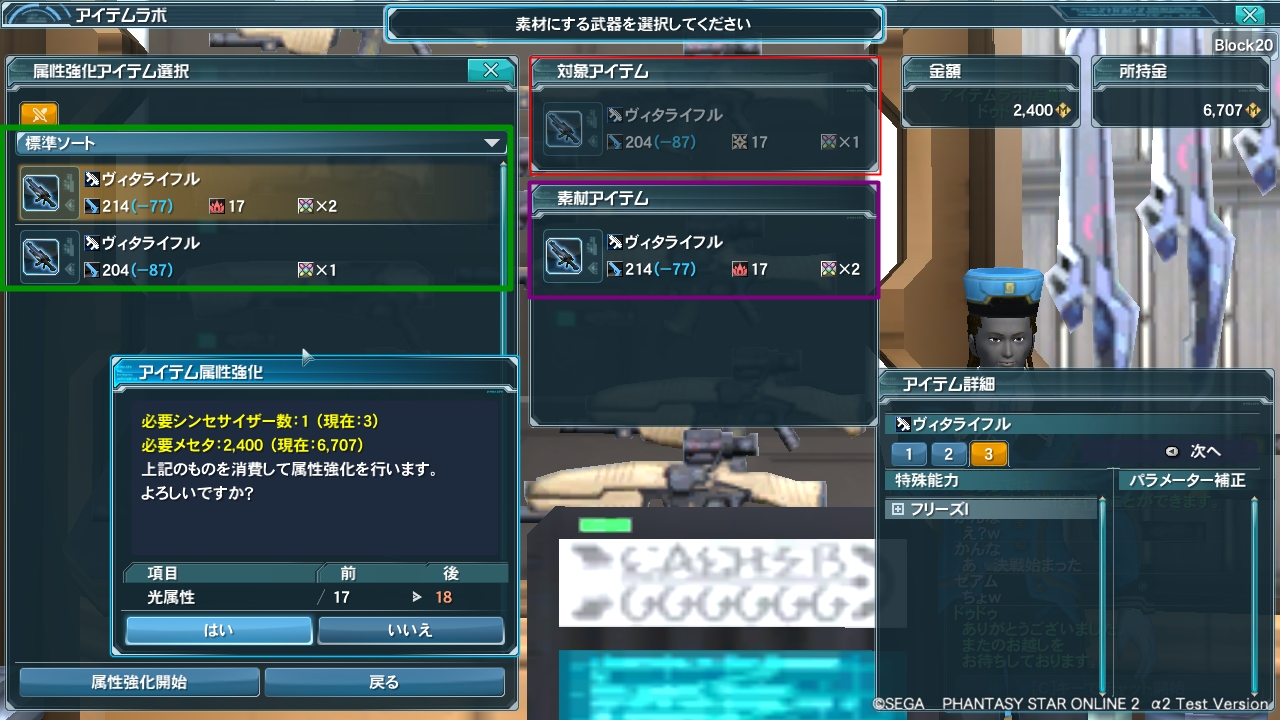
Task: Confirm enhancement by clicking はい
Action: tap(218, 630)
